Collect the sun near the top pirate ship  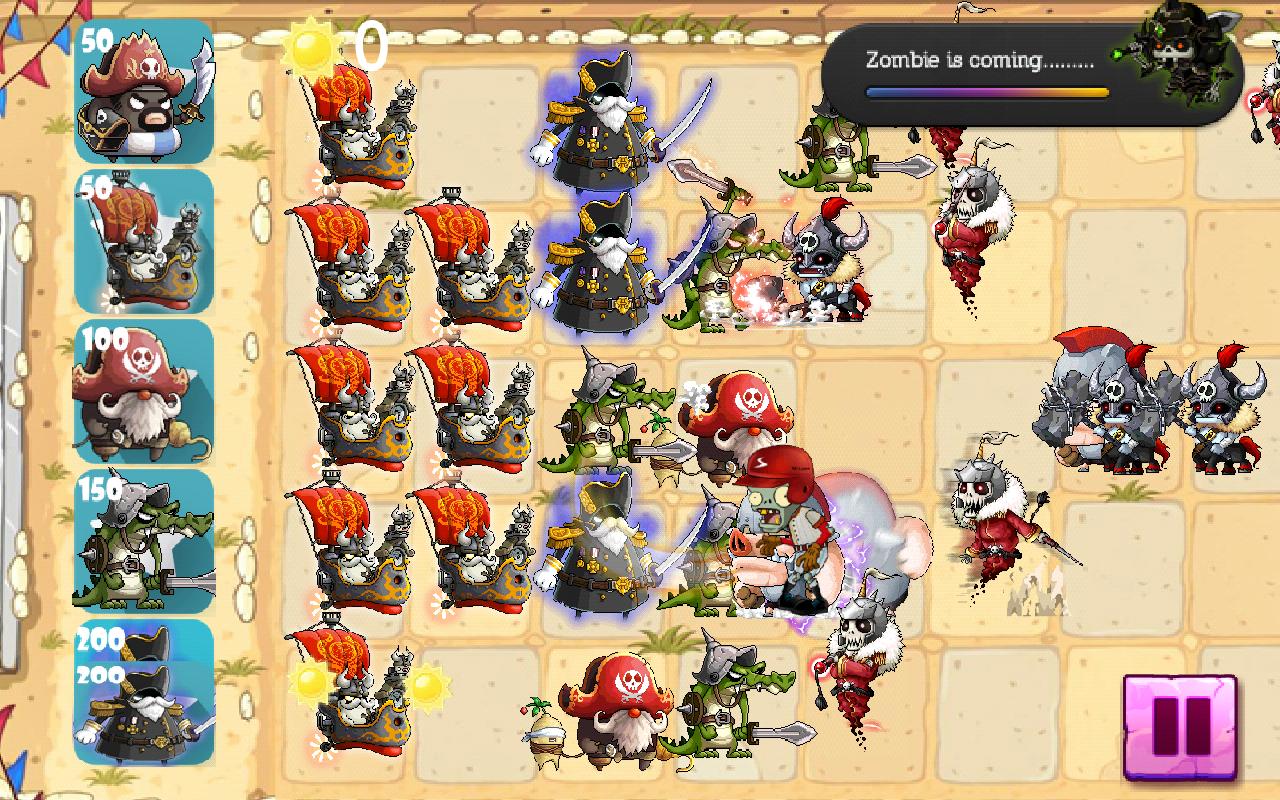pyautogui.click(x=313, y=46)
